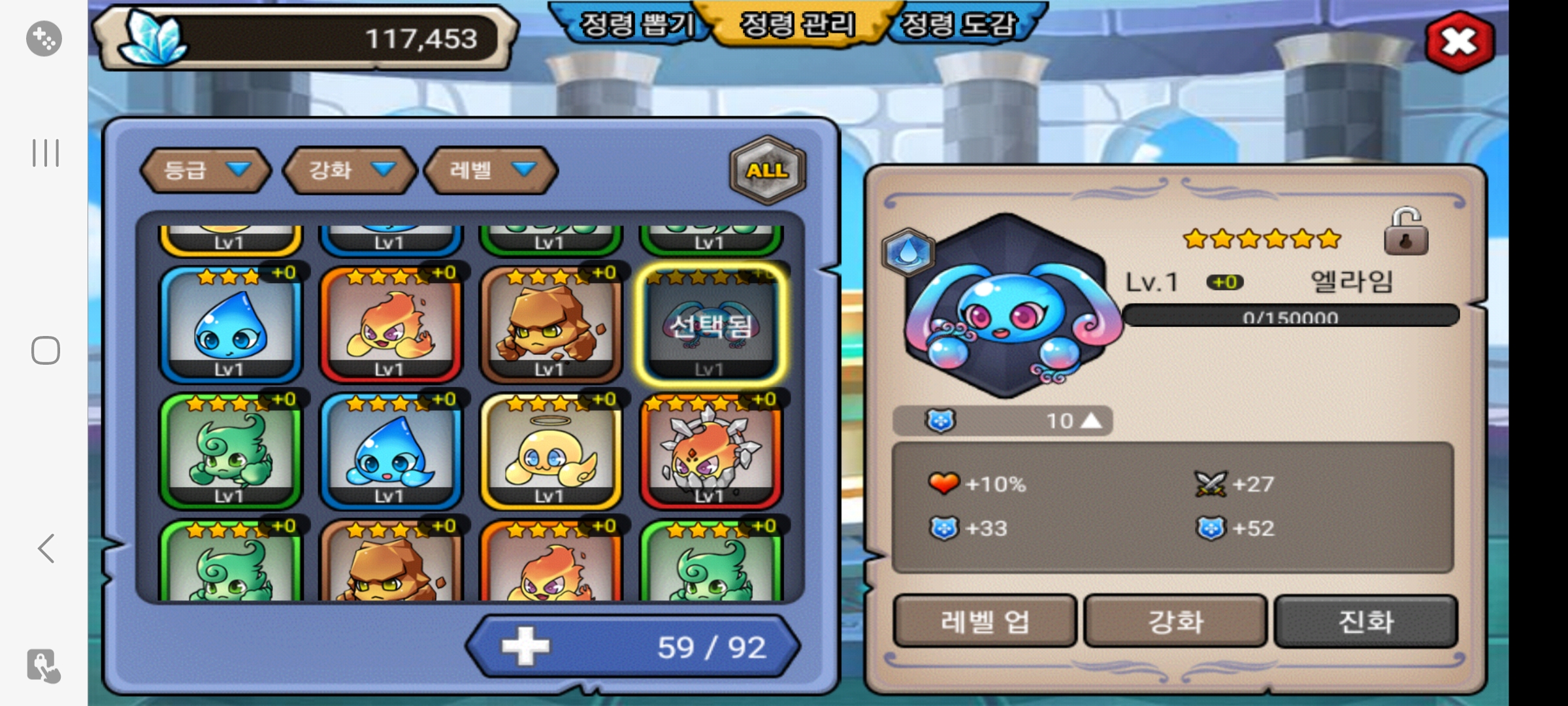Select the three-star blue water drop spirit

[230, 325]
